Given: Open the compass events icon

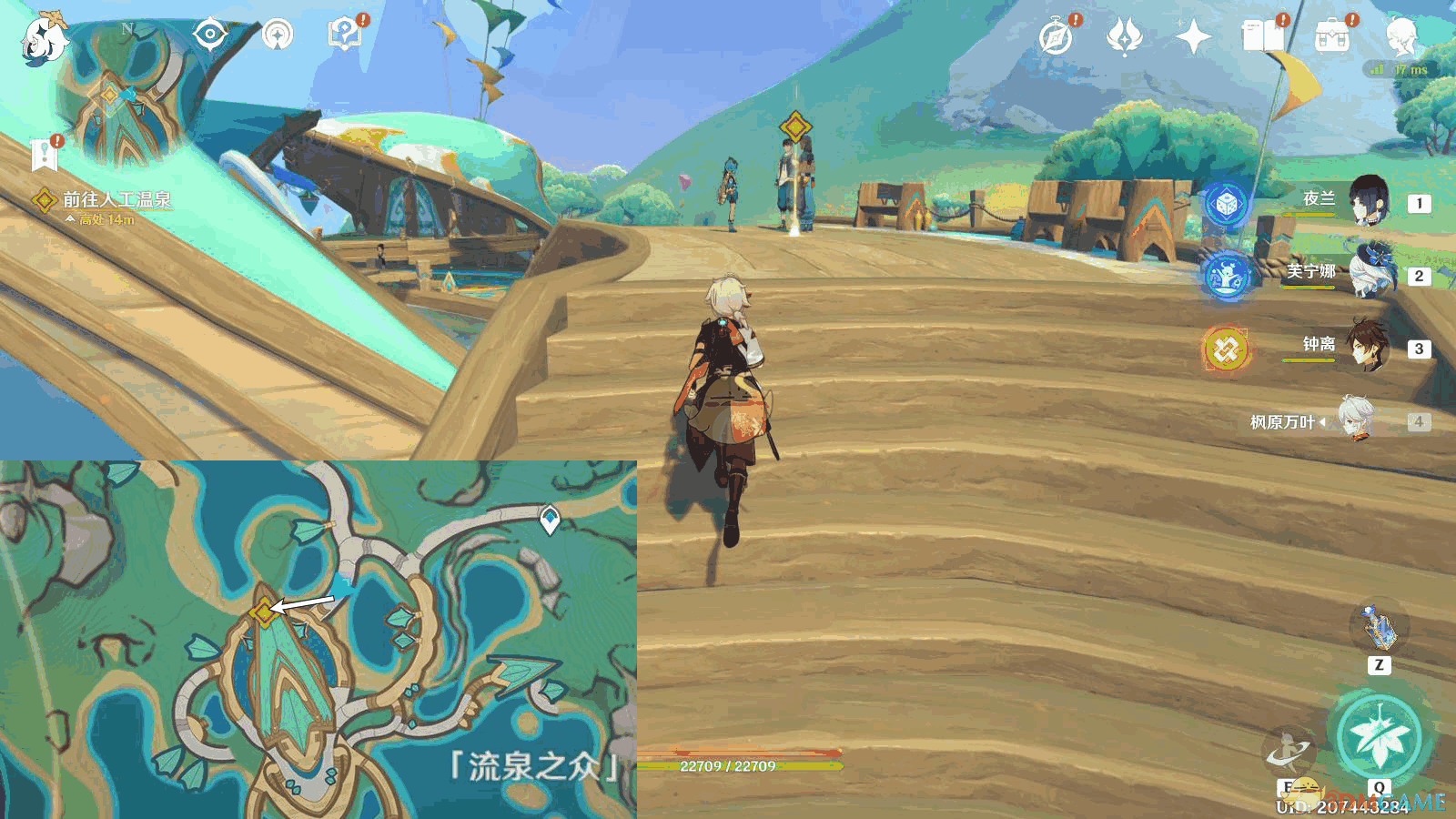Looking at the screenshot, I should [x=1056, y=37].
